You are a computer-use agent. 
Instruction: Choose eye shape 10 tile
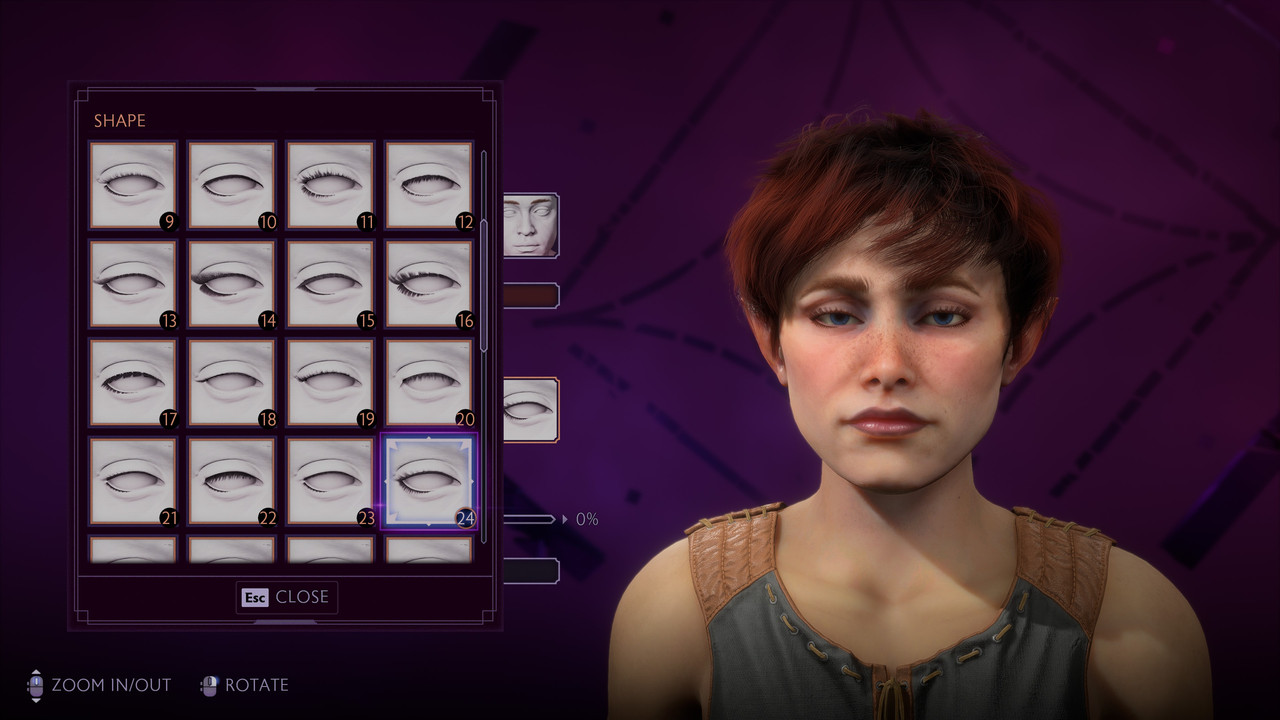tap(231, 185)
